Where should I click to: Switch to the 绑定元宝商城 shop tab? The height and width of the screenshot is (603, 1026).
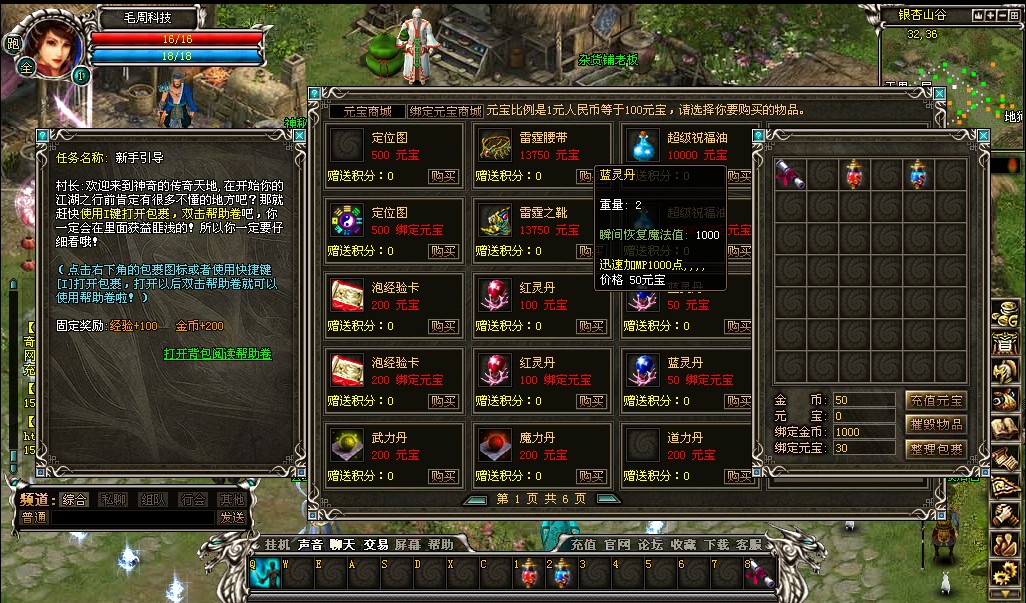click(x=445, y=111)
